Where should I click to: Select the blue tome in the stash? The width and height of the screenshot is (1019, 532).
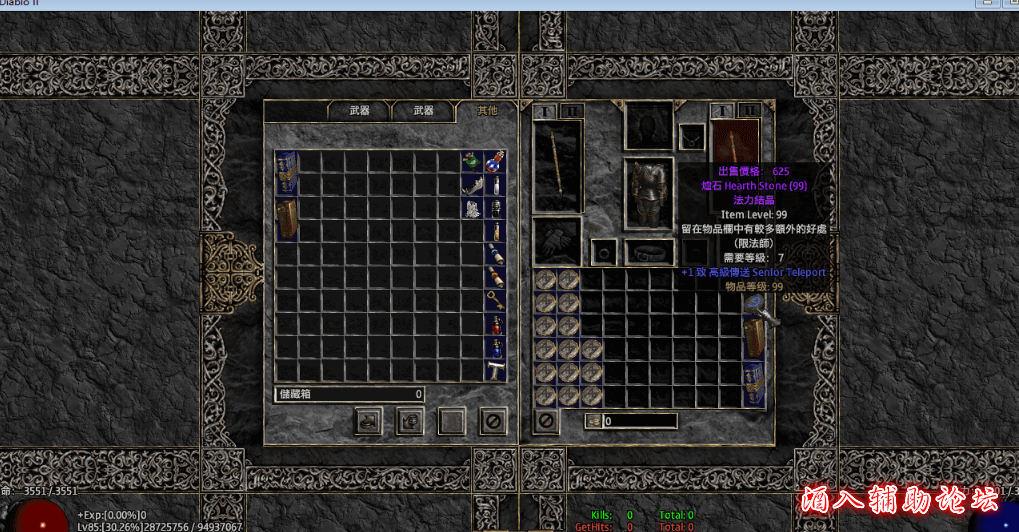point(286,172)
